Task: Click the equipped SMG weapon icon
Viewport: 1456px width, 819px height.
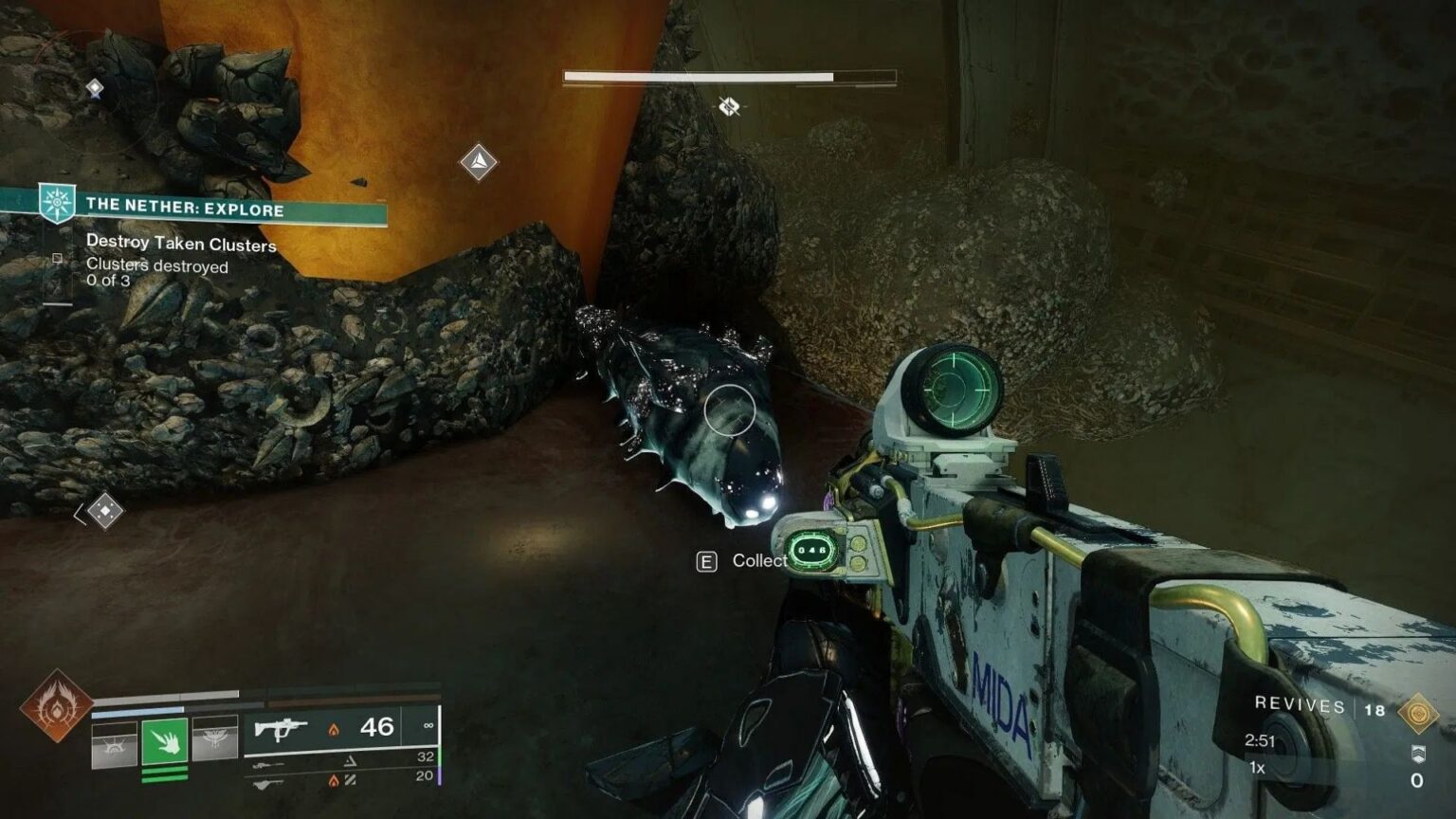Action: (282, 730)
